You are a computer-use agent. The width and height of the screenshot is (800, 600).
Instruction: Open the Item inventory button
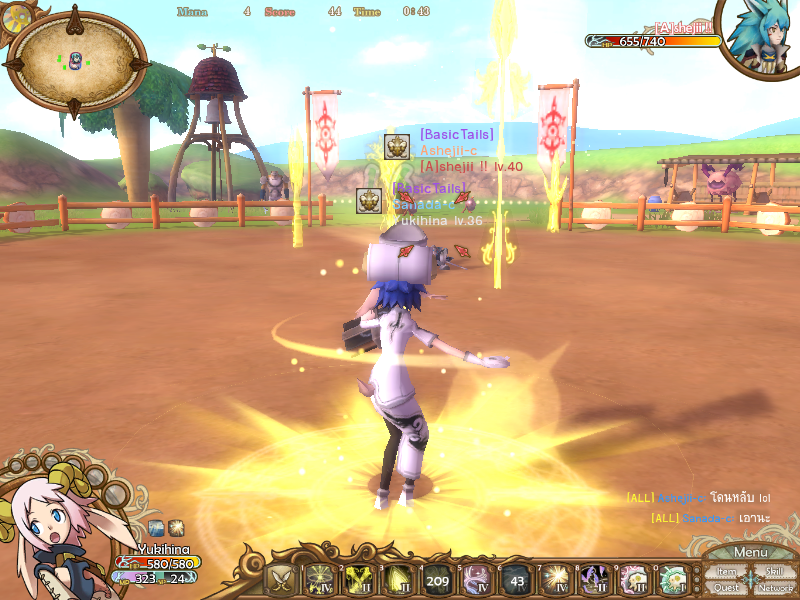pos(726,572)
